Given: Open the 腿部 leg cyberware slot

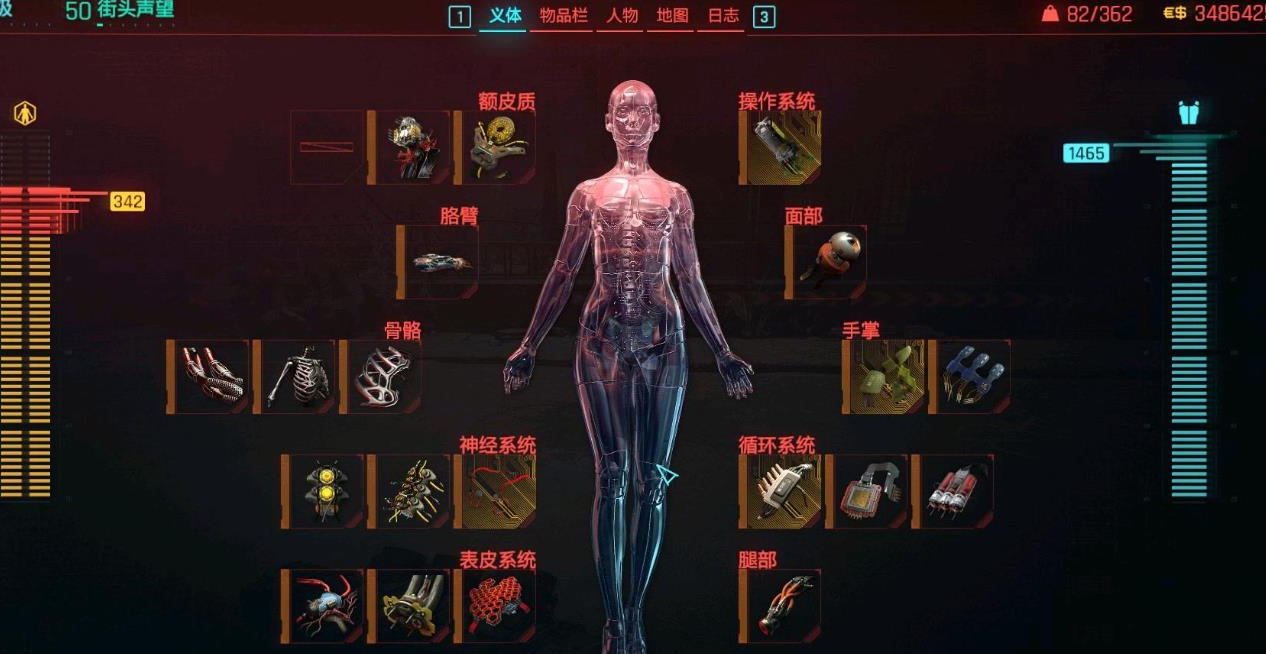Looking at the screenshot, I should (781, 607).
